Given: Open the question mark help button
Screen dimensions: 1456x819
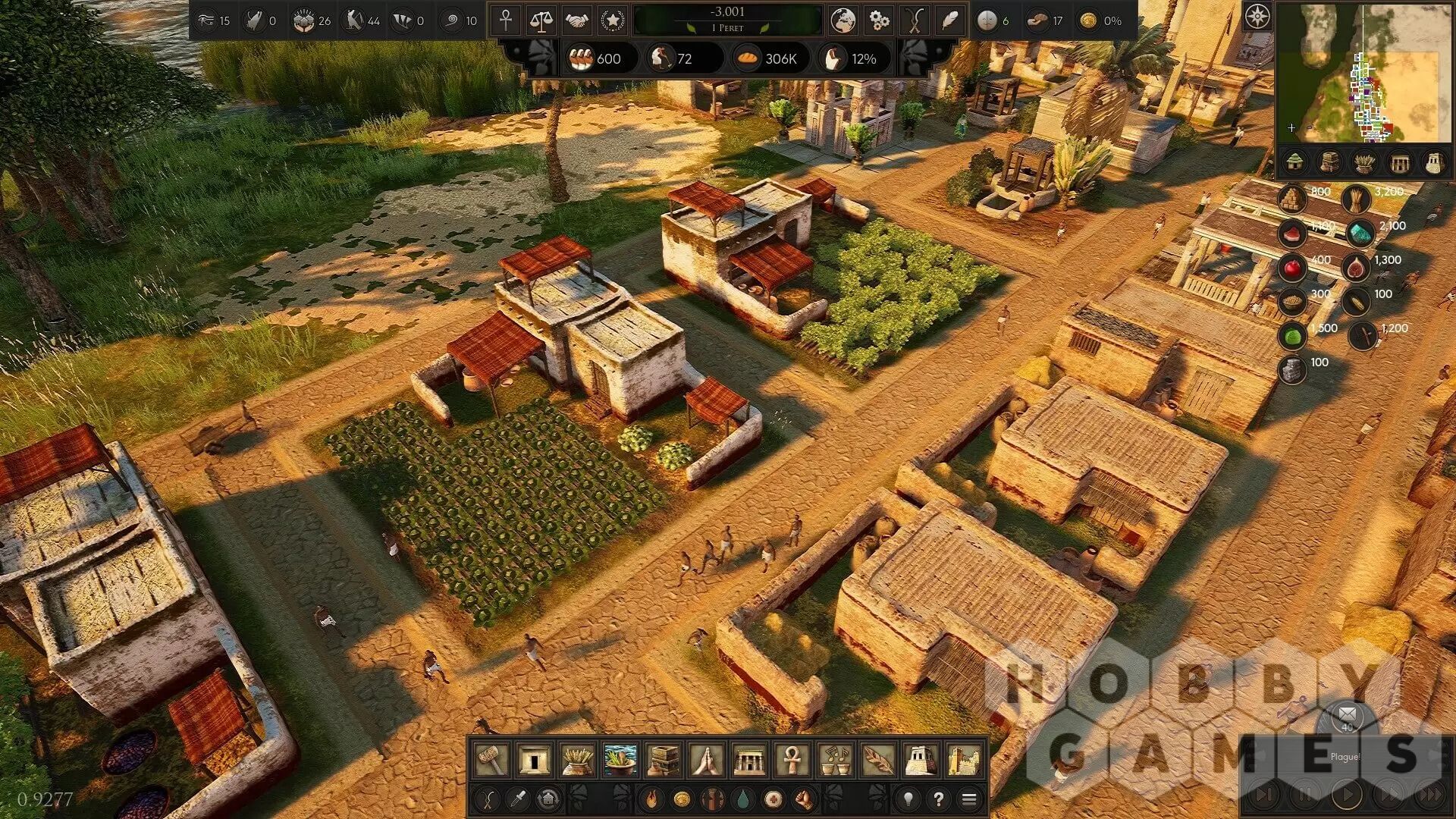Looking at the screenshot, I should tap(938, 799).
